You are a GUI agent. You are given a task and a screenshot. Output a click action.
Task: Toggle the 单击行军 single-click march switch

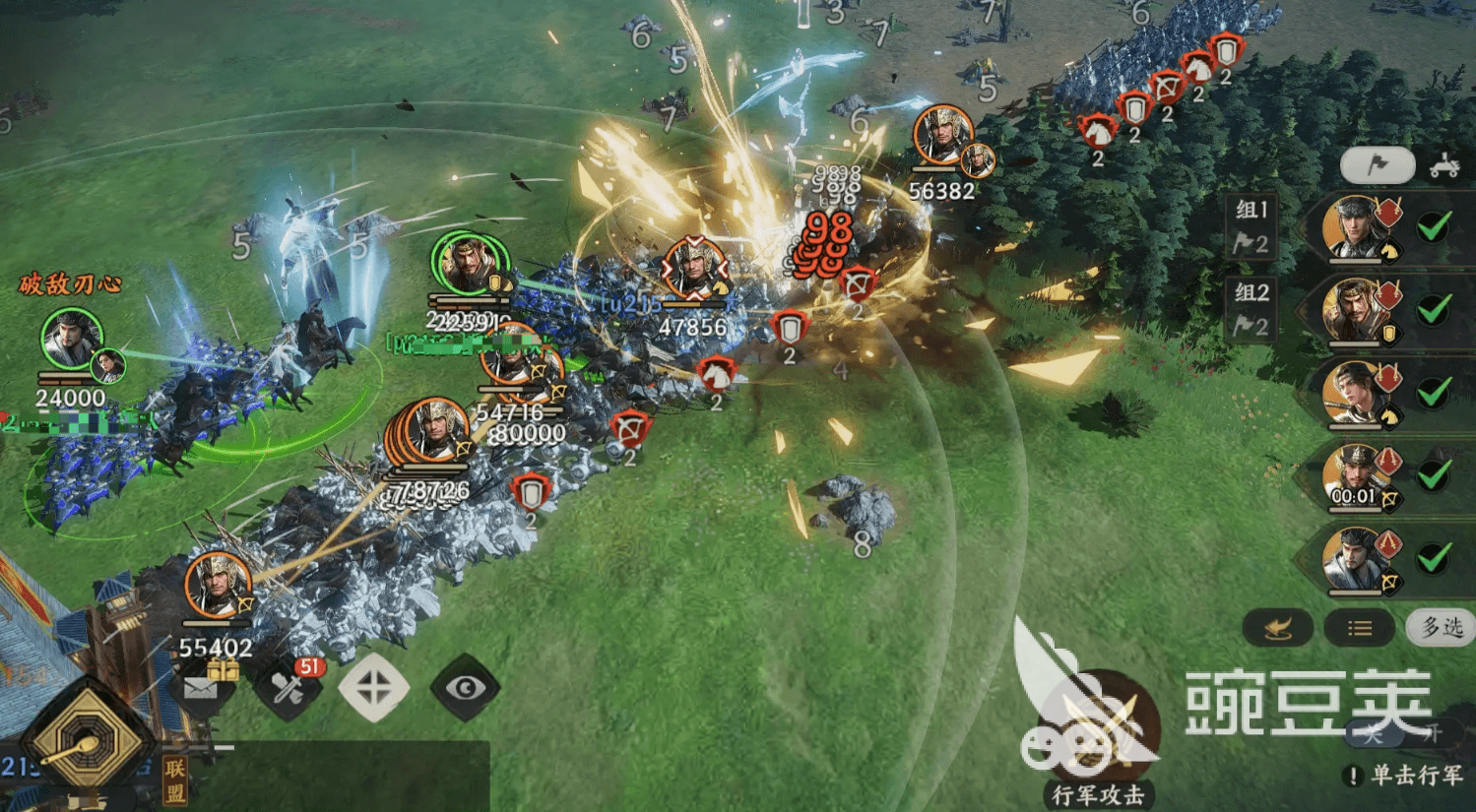click(1400, 734)
